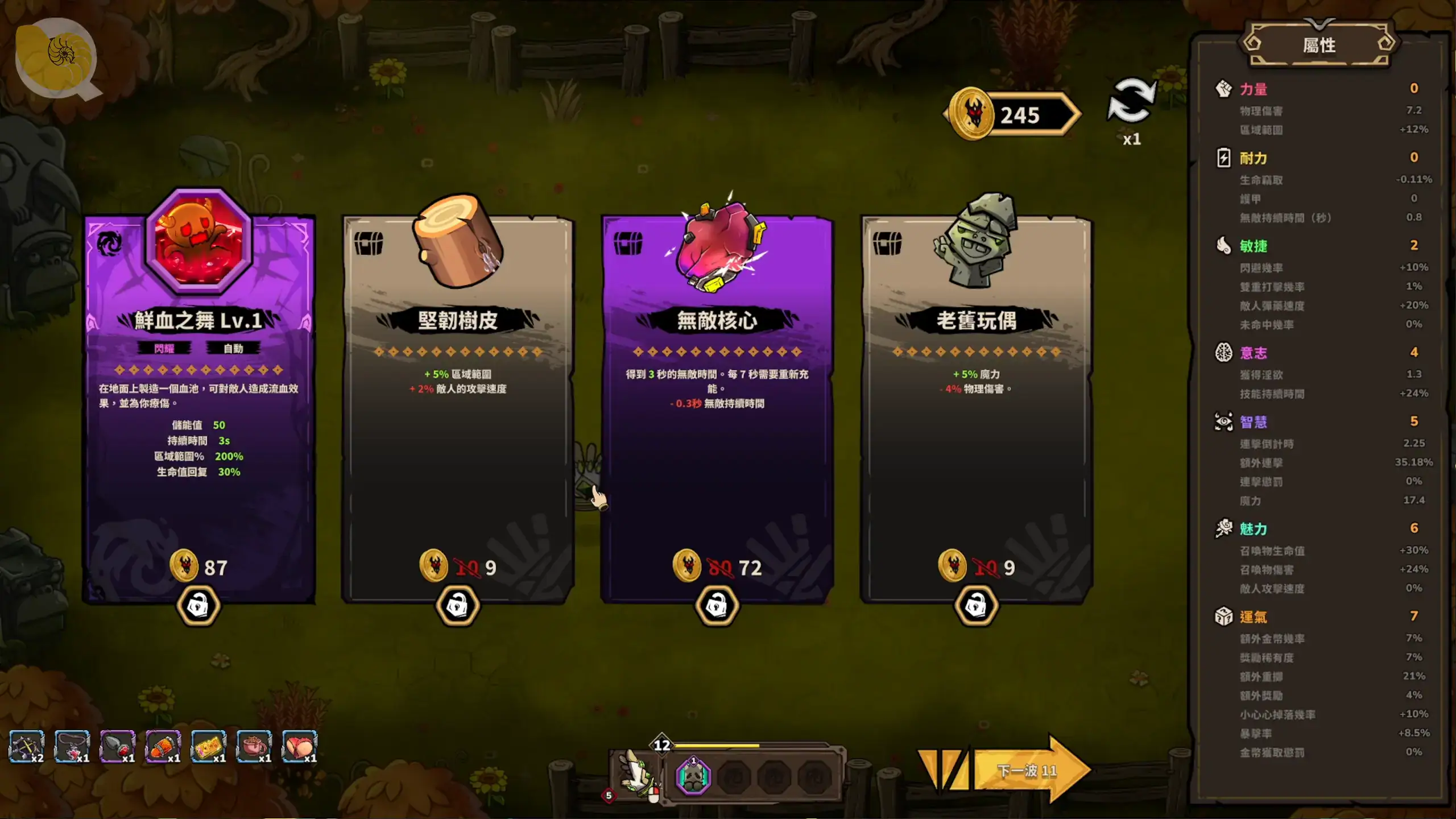Select the peach heart item slot
Image resolution: width=1456 pixels, height=819 pixels.
299,746
